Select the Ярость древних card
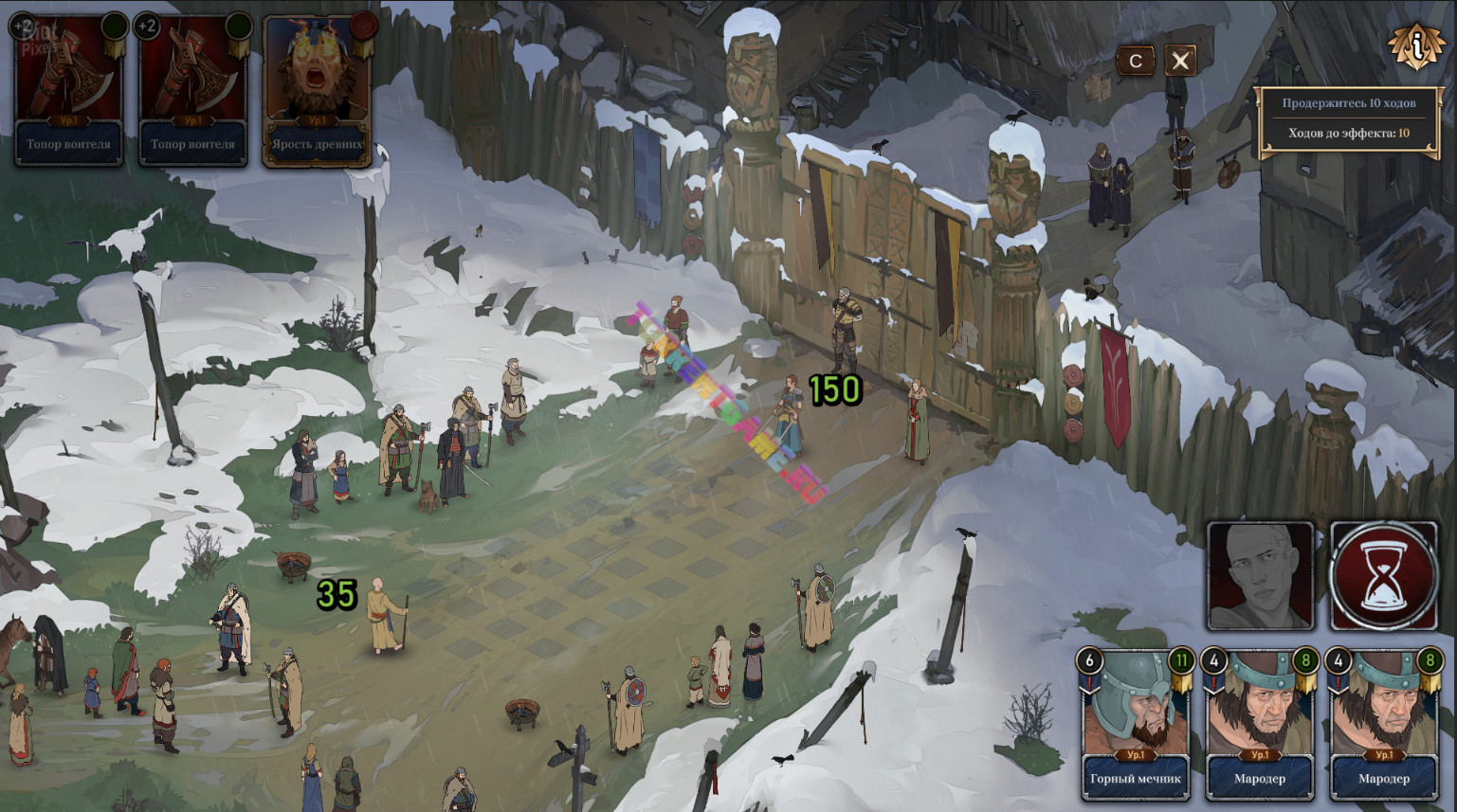The height and width of the screenshot is (812, 1457). (x=317, y=91)
